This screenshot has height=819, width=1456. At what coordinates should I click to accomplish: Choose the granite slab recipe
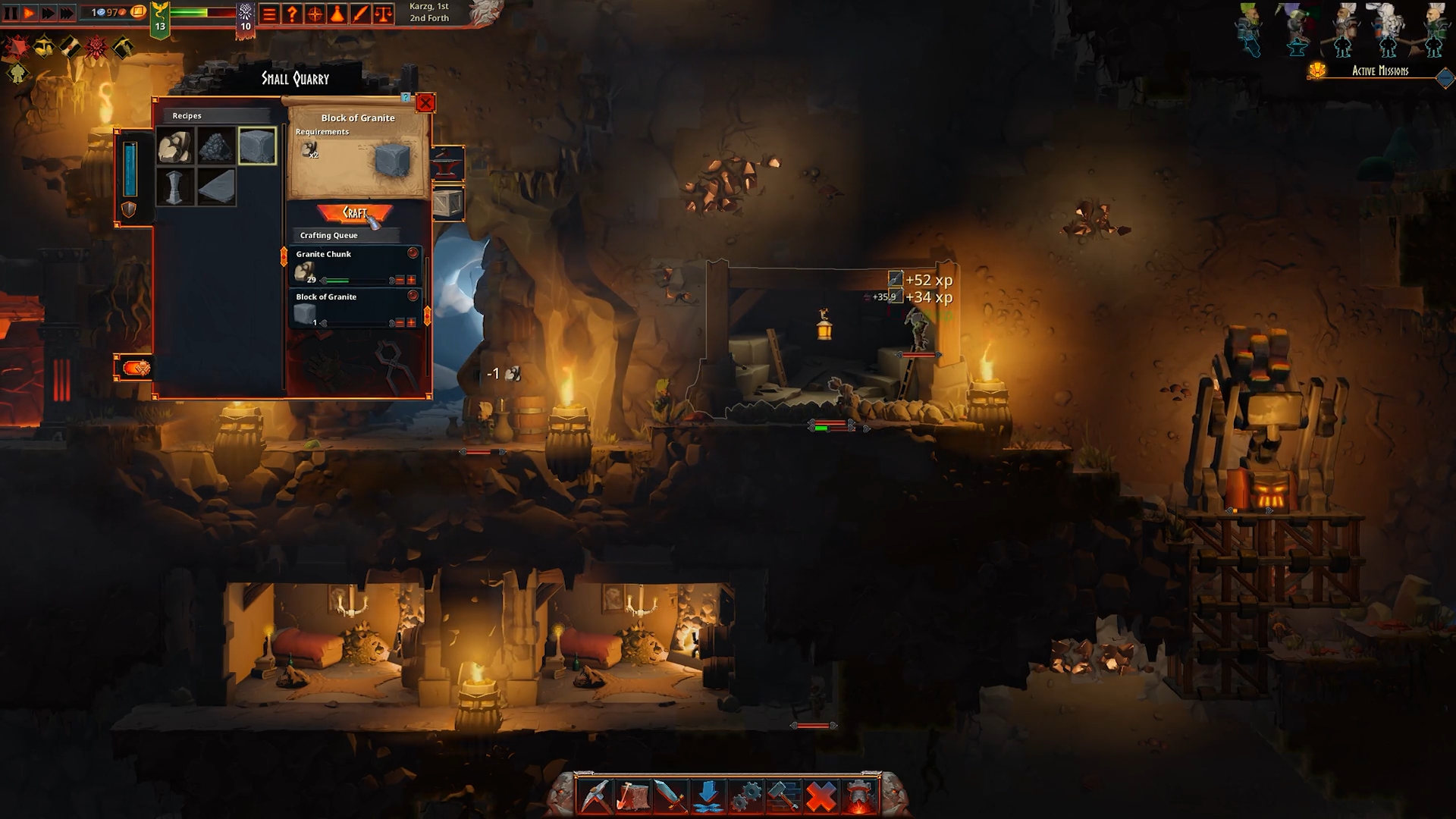coord(216,187)
